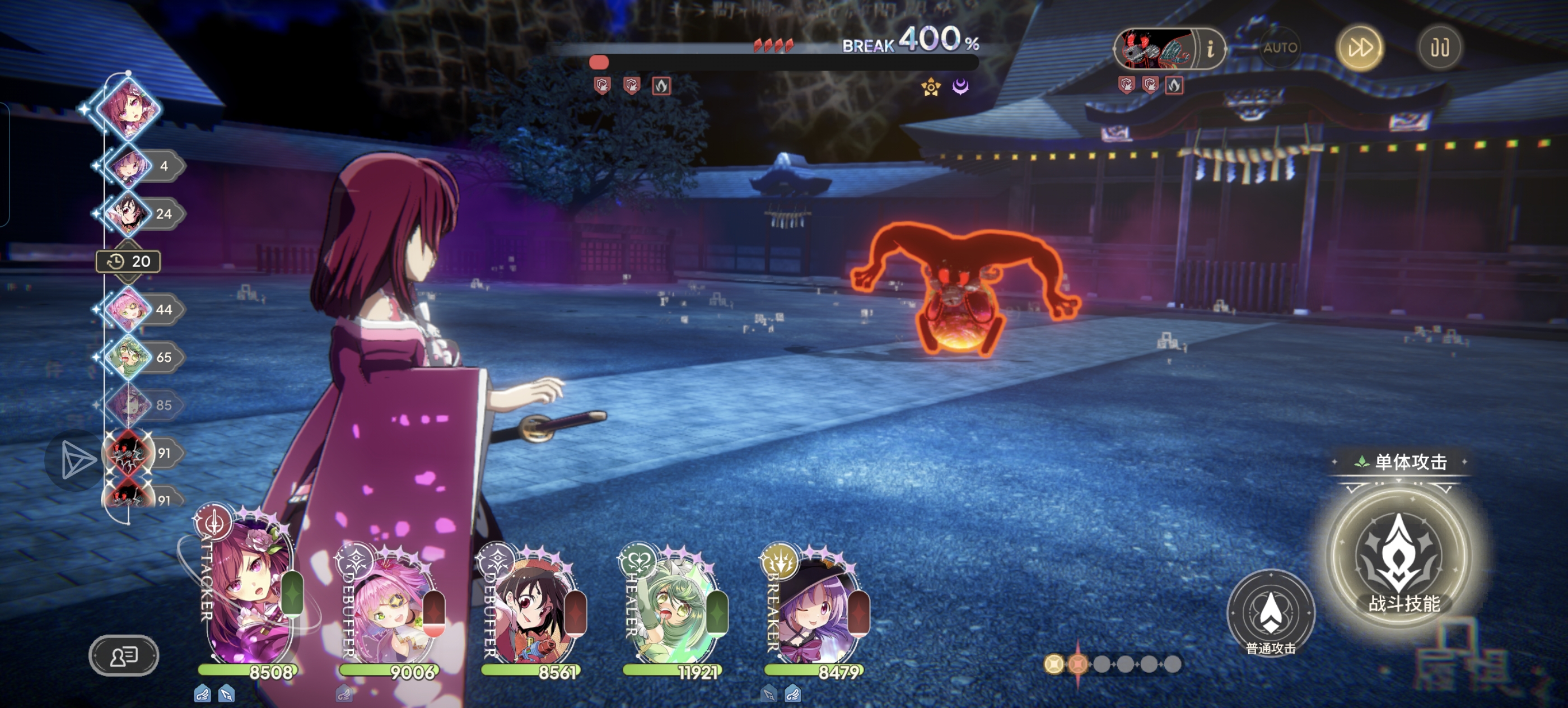Toggle the AUTO battle mode
Viewport: 1568px width, 708px height.
1280,48
